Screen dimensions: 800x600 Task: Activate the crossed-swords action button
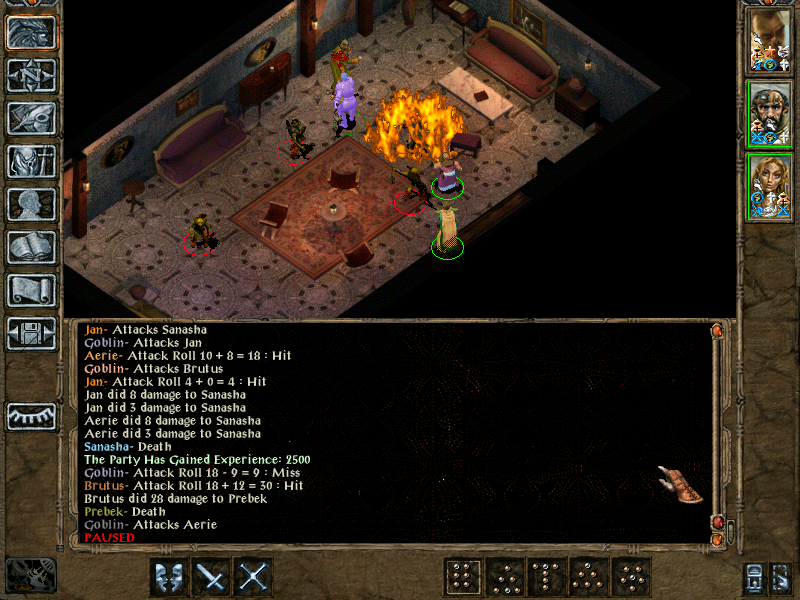(255, 577)
